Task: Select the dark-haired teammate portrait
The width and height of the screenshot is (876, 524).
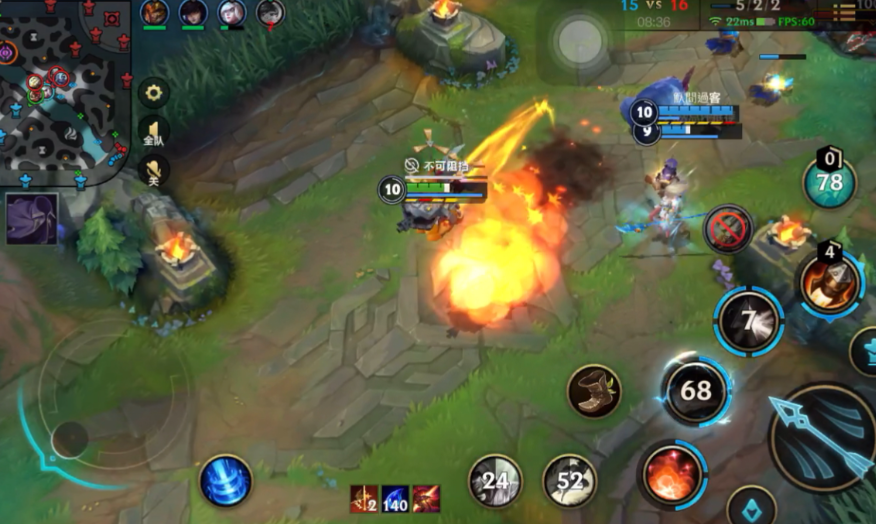Action: point(193,13)
